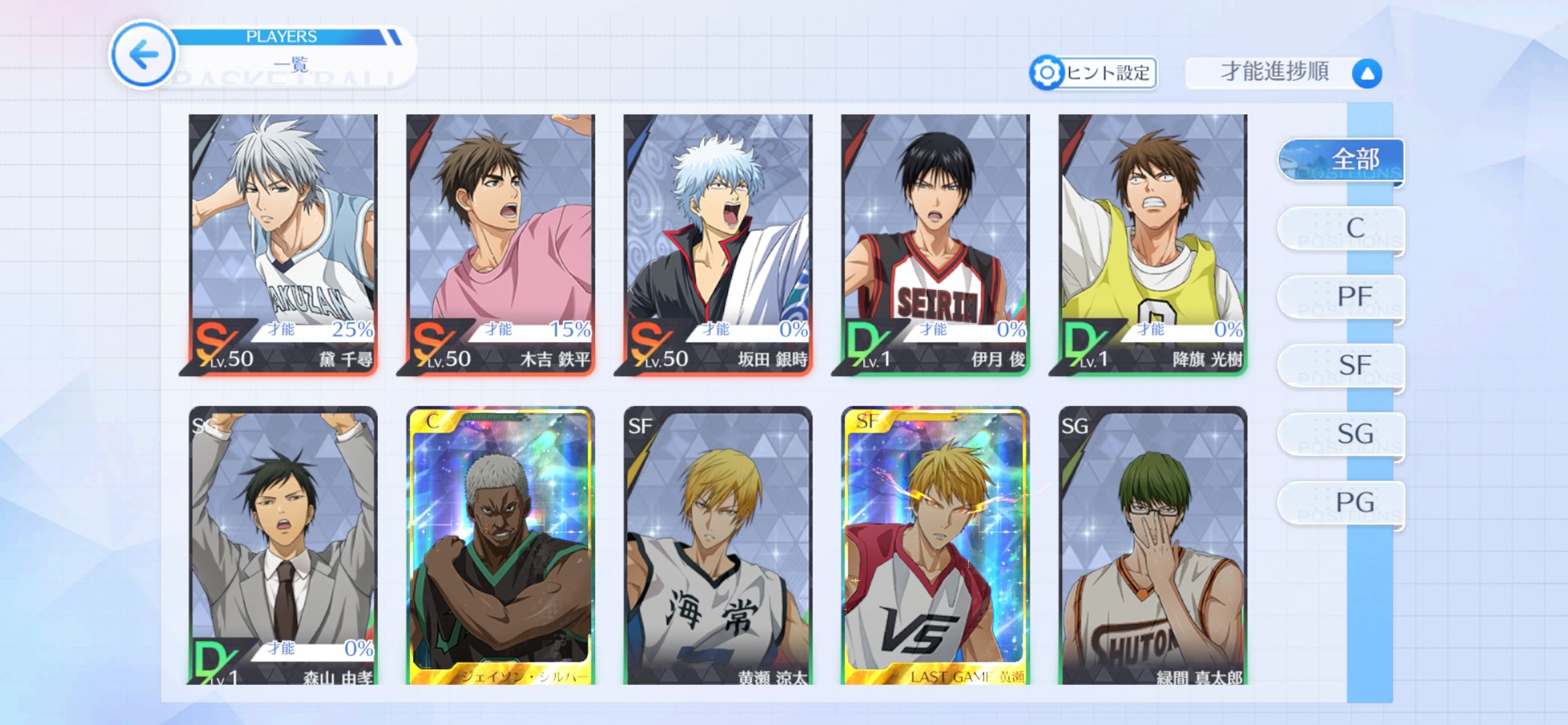Viewport: 1568px width, 725px height.
Task: Choose the LAST GAME 黄瀬 card
Action: pyautogui.click(x=935, y=545)
